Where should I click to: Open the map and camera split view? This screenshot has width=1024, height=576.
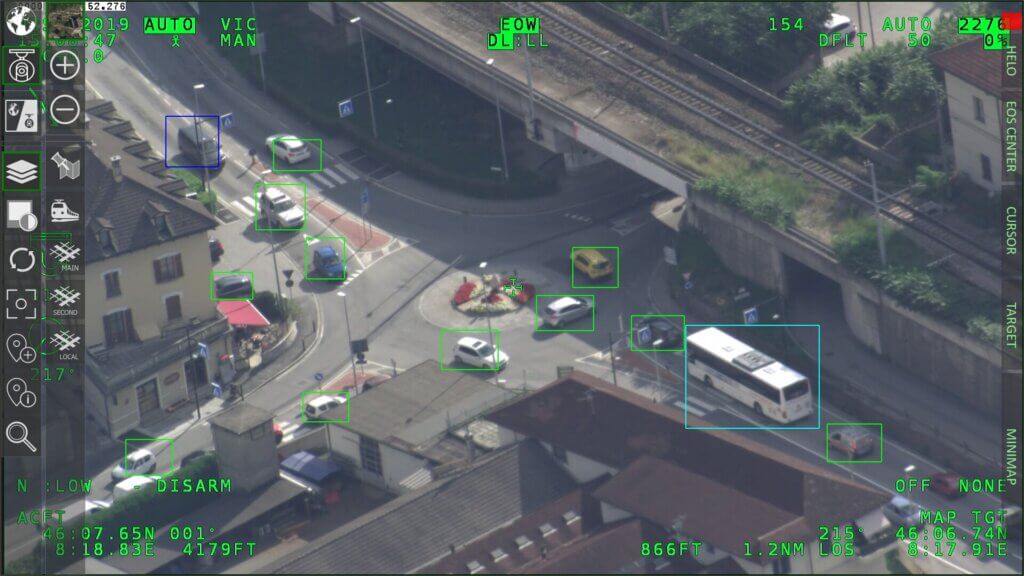(x=21, y=116)
